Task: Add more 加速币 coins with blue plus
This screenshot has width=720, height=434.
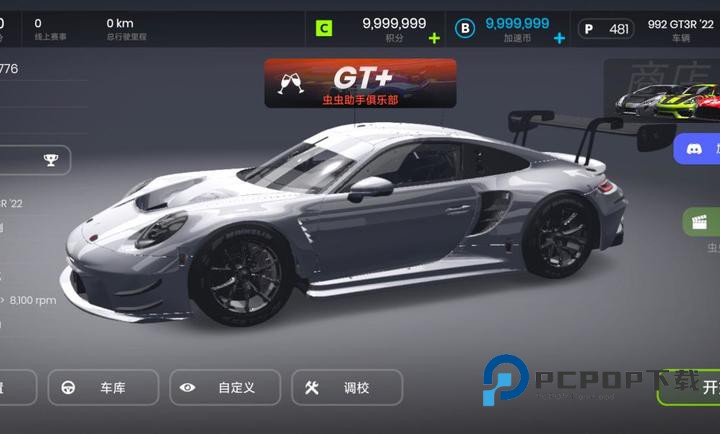Action: (559, 38)
